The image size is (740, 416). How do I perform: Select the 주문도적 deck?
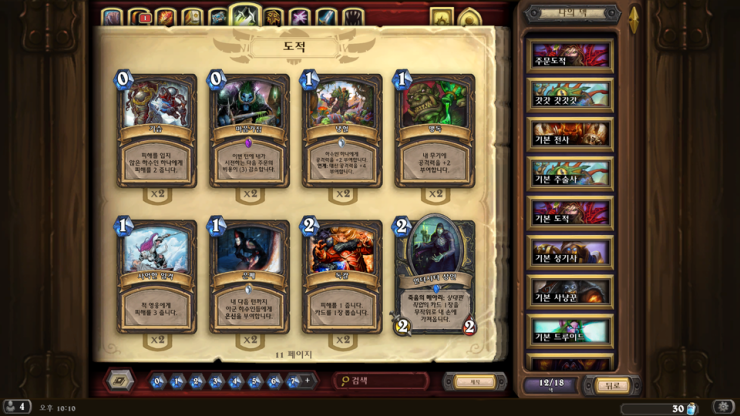[x=570, y=54]
